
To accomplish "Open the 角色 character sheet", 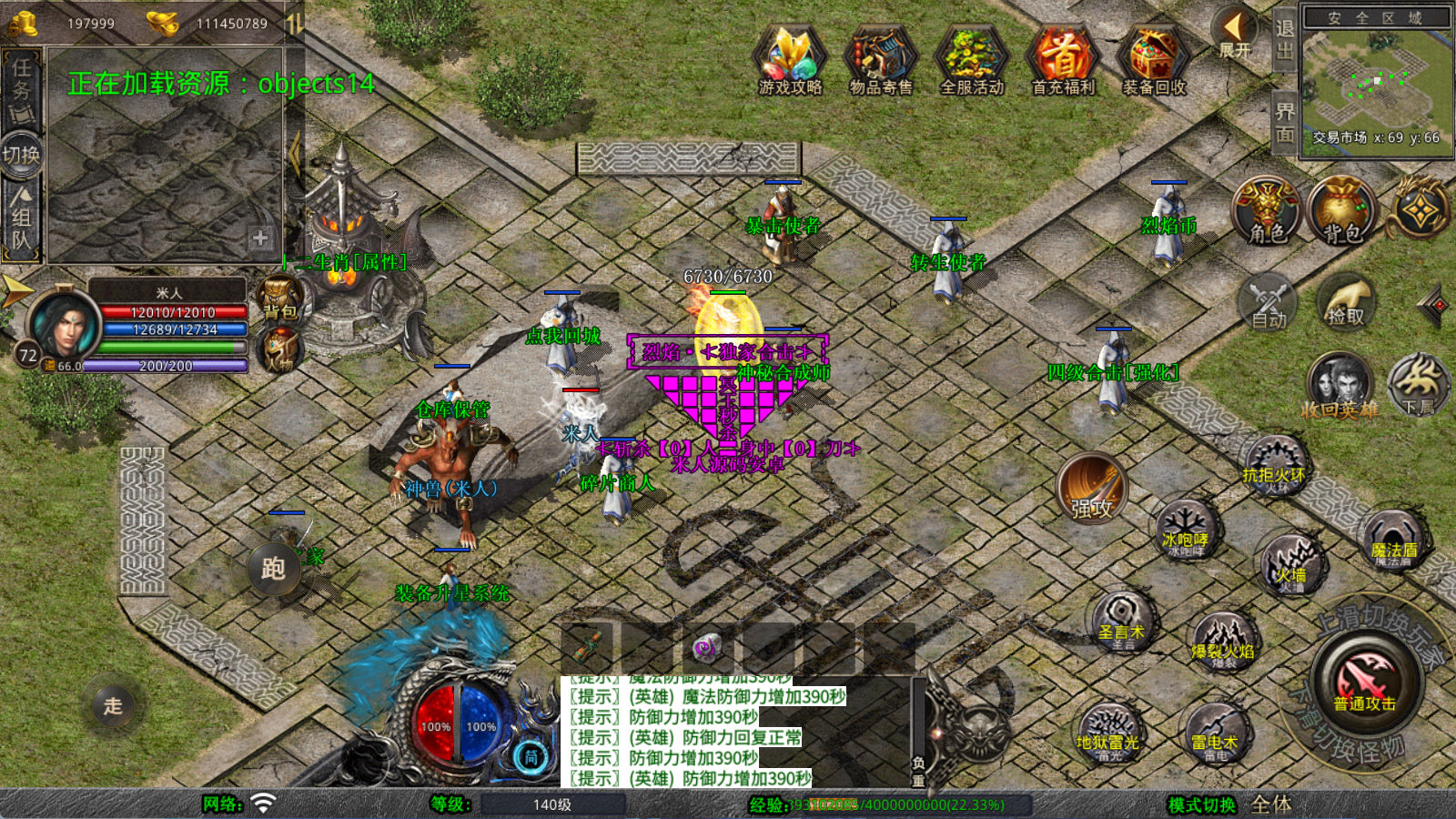I will point(1267,211).
